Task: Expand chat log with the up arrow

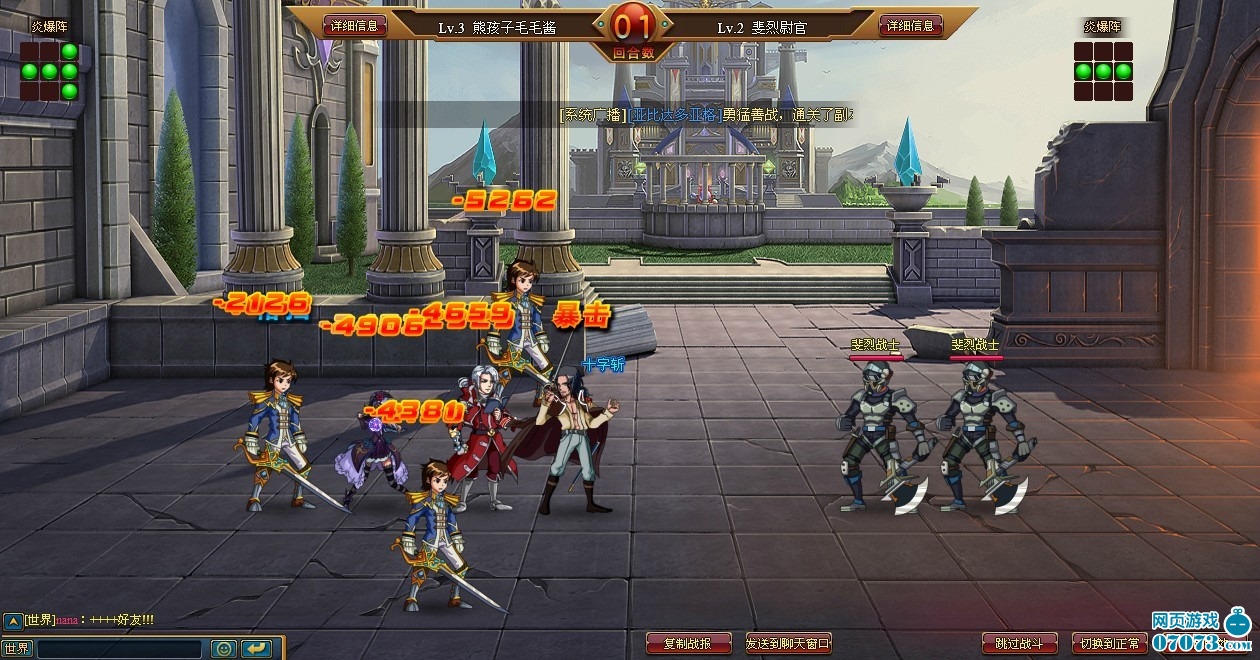Action: [x=11, y=620]
